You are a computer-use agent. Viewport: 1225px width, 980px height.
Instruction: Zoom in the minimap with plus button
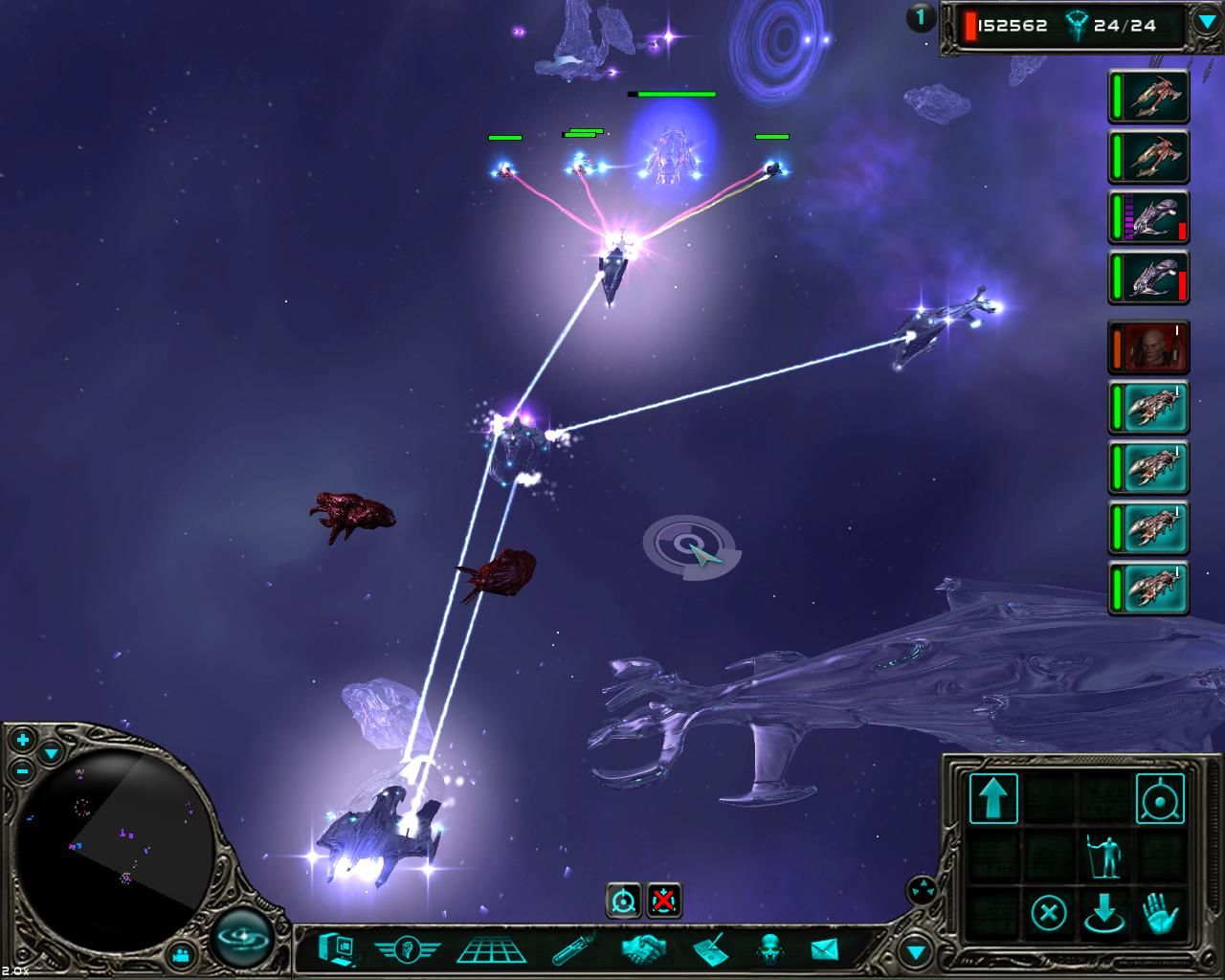coord(23,740)
